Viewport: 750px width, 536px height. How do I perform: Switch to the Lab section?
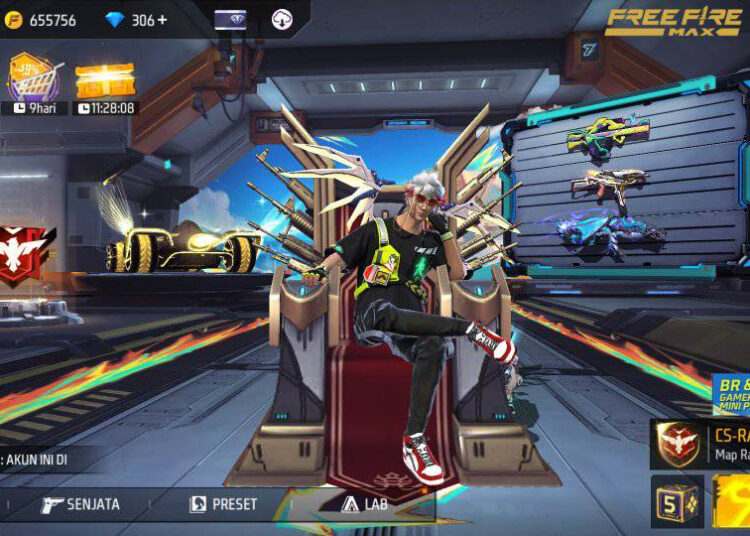pyautogui.click(x=365, y=504)
